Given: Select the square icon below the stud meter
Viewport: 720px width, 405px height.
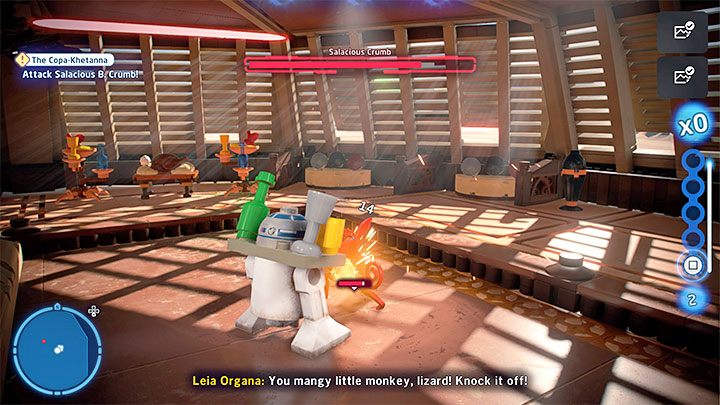Looking at the screenshot, I should pos(690,266).
